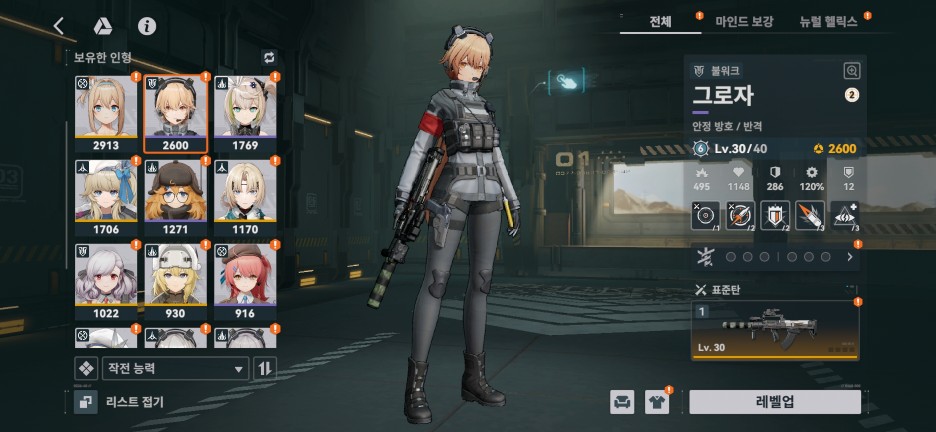Open the 작전 능력 sort dropdown

pyautogui.click(x=174, y=368)
